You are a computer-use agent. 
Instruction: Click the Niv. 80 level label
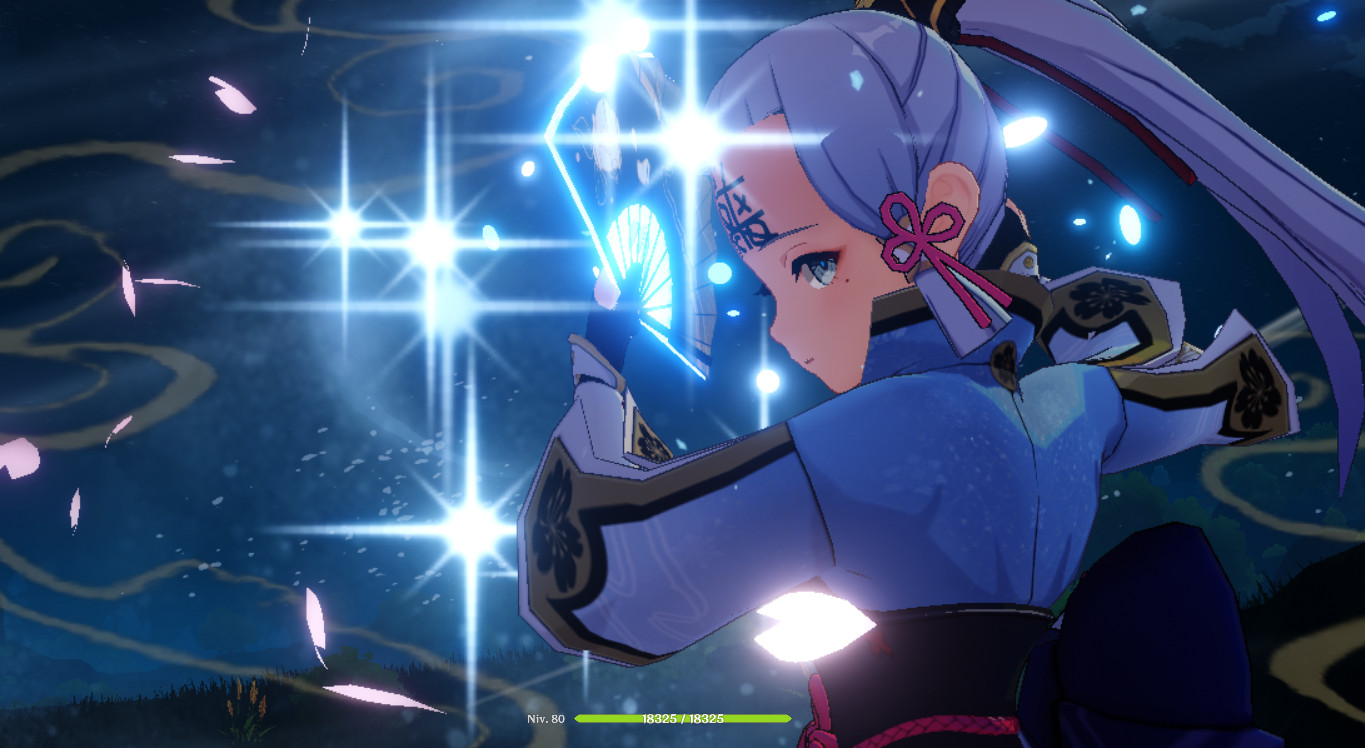547,718
